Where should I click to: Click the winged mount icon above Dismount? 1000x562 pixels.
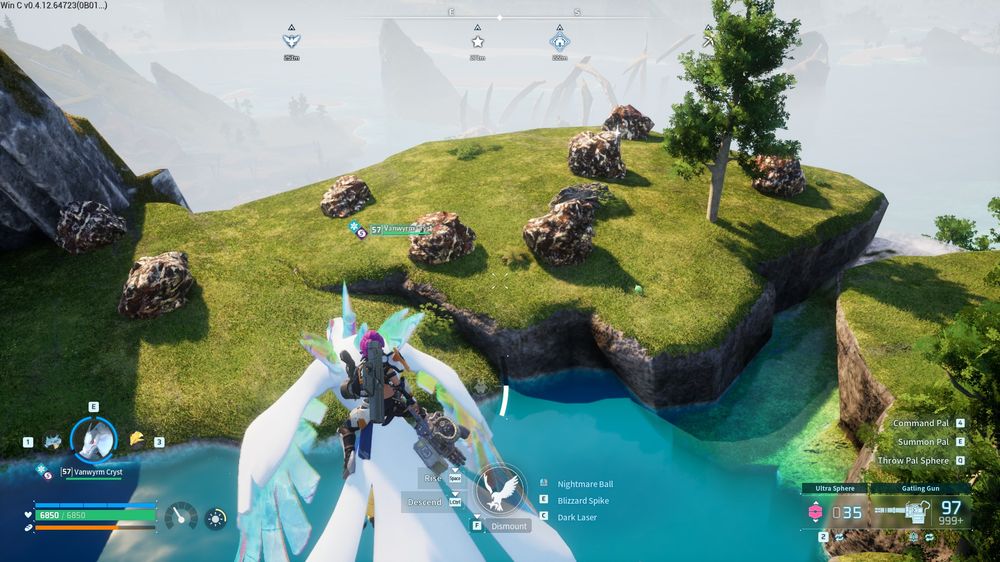point(500,490)
